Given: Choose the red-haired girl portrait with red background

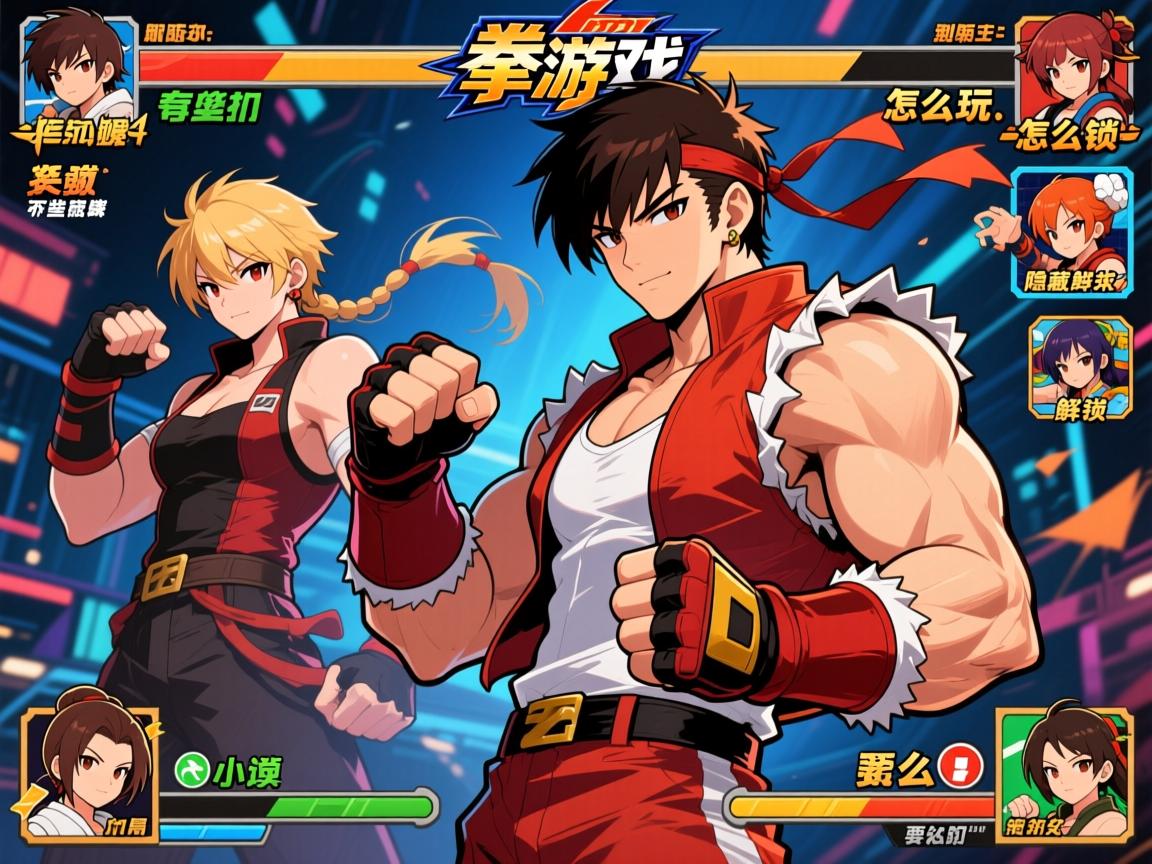Looking at the screenshot, I should pyautogui.click(x=1075, y=66).
